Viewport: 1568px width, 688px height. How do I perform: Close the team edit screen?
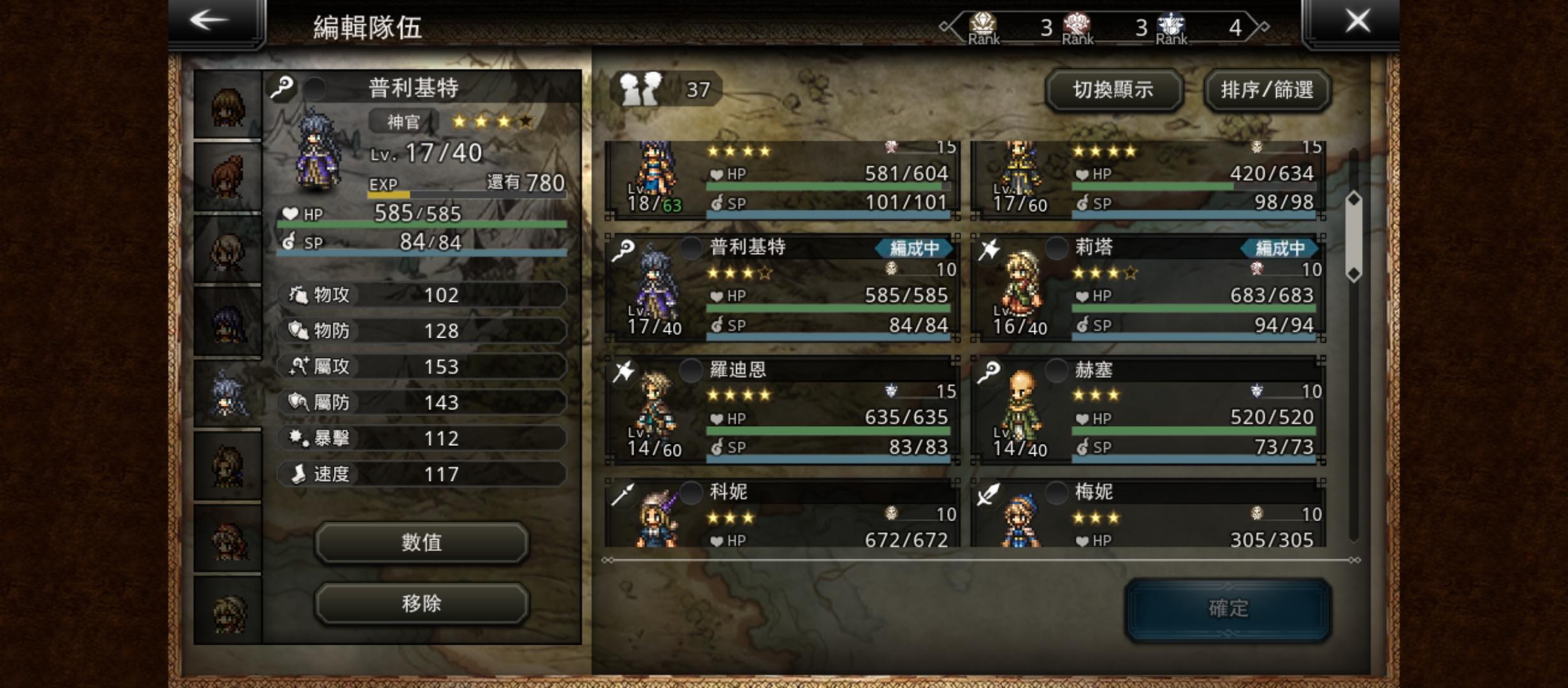(x=1356, y=22)
